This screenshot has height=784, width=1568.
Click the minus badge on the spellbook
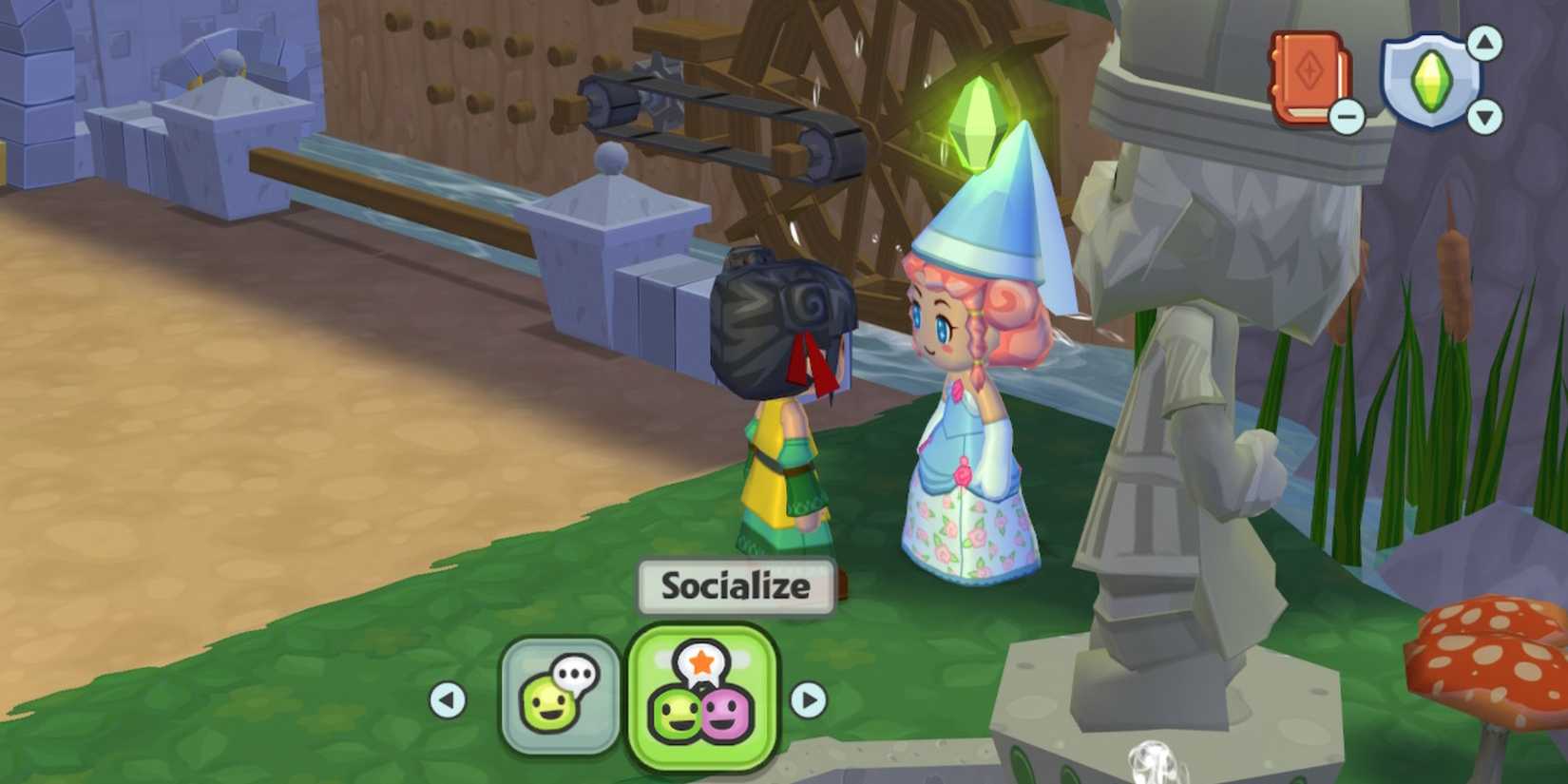point(1346,117)
